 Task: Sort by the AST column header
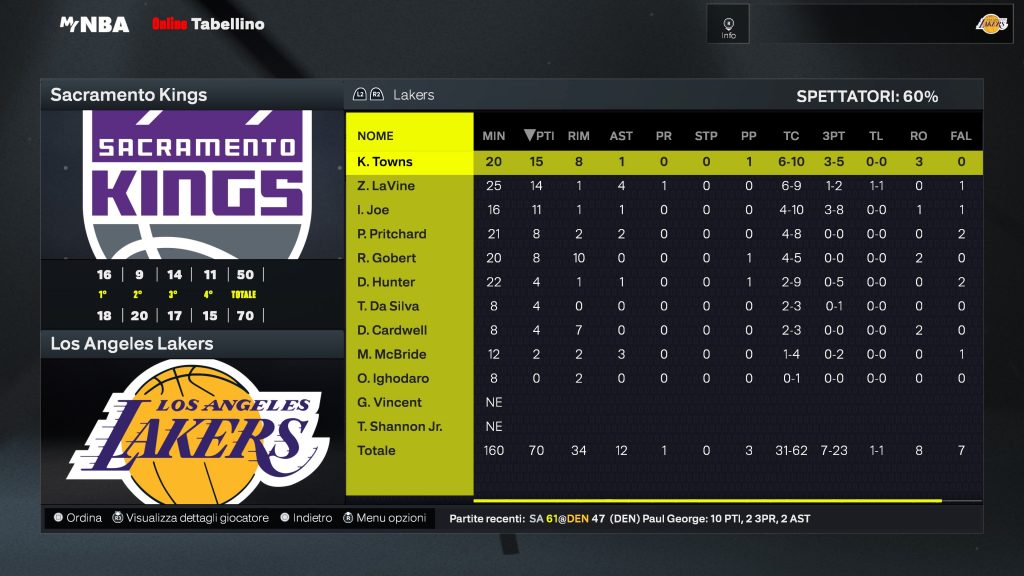(x=621, y=136)
